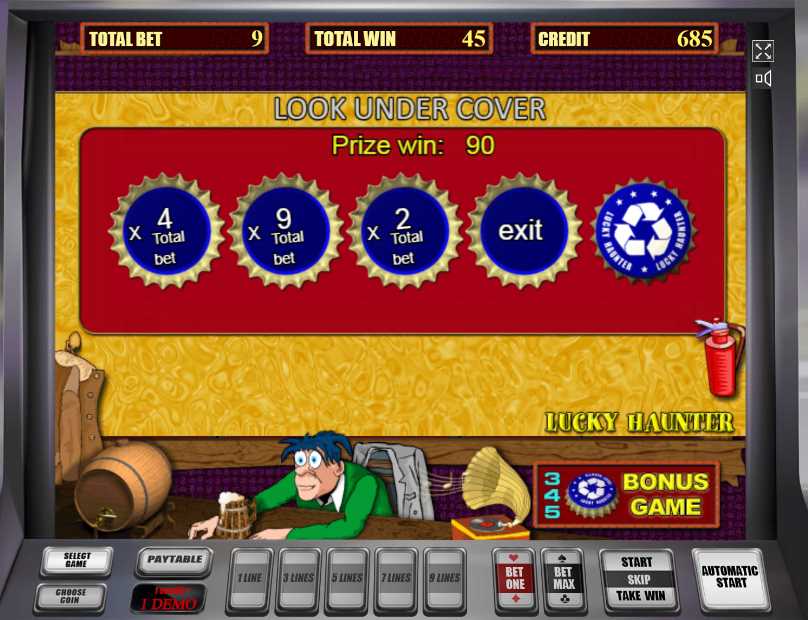Select the 1 Line button
The width and height of the screenshot is (808, 620).
tap(250, 579)
